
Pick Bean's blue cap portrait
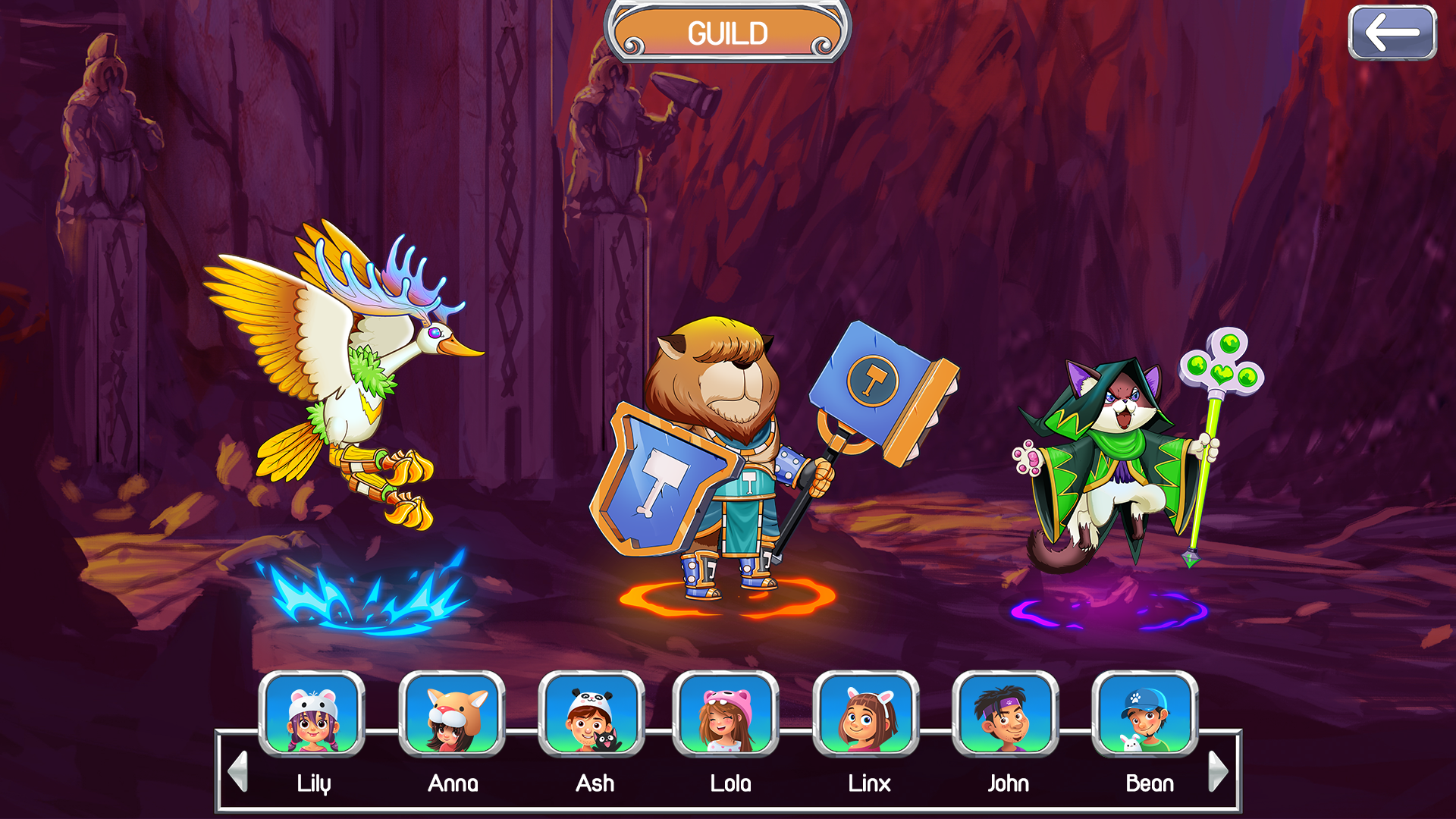tap(1145, 714)
